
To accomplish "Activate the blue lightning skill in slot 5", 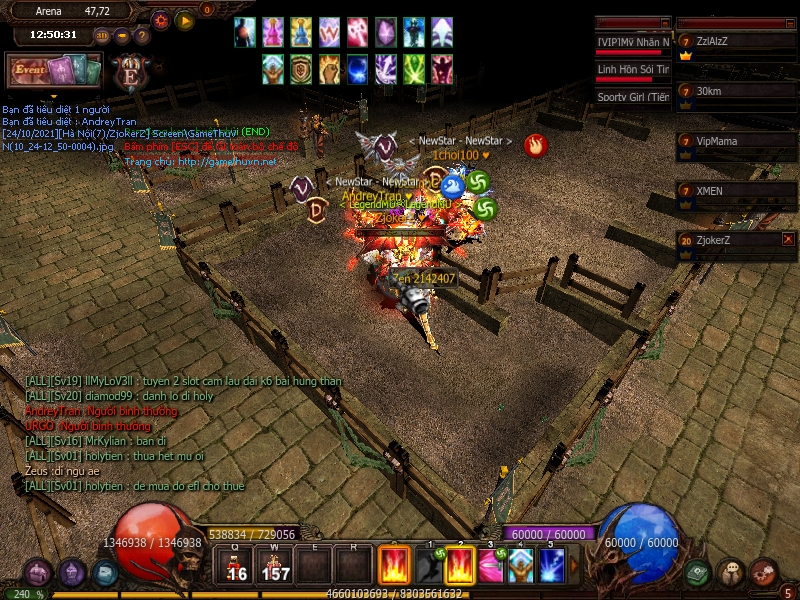I will (x=552, y=566).
